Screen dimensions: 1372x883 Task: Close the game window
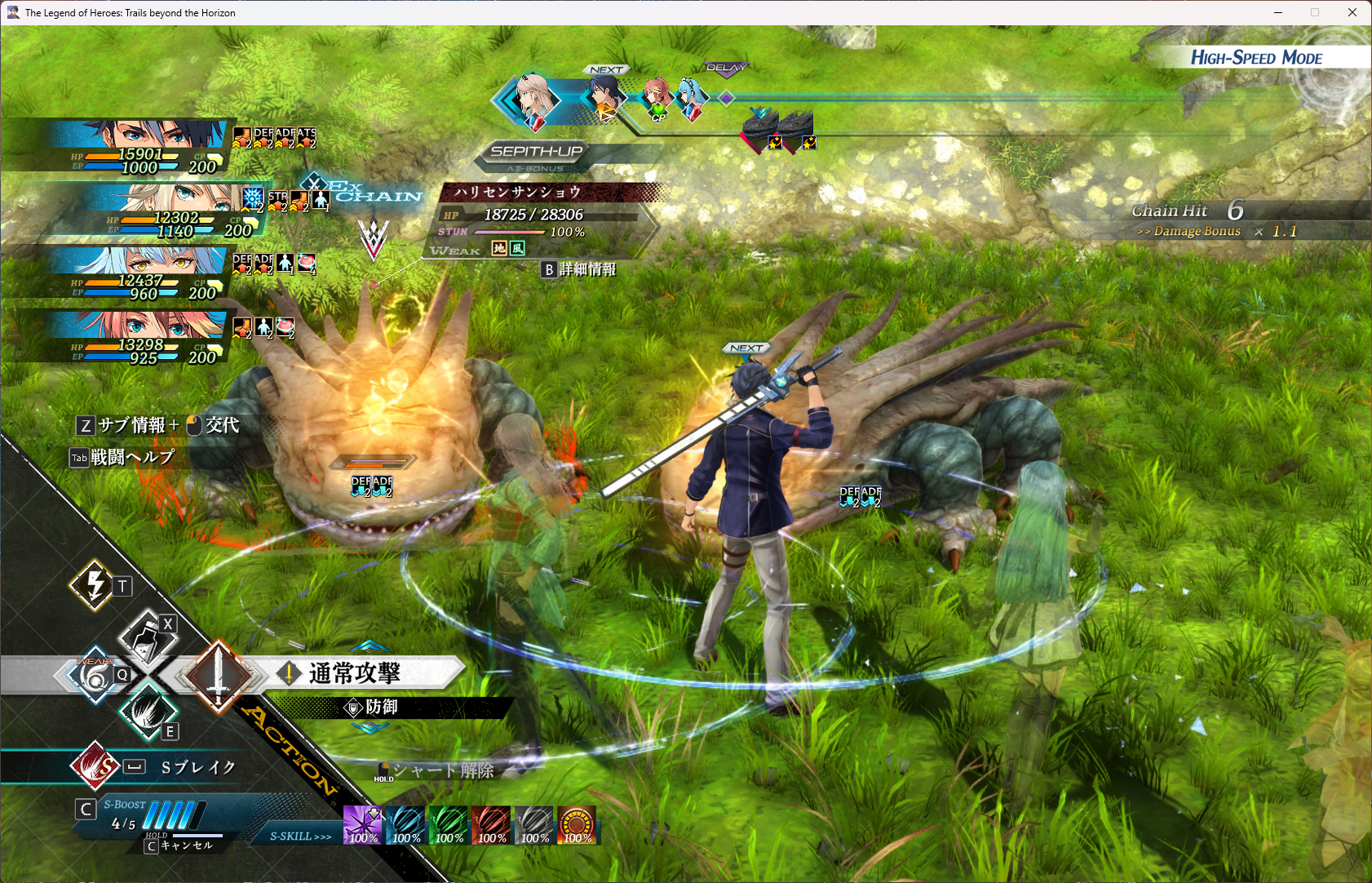click(x=1352, y=12)
